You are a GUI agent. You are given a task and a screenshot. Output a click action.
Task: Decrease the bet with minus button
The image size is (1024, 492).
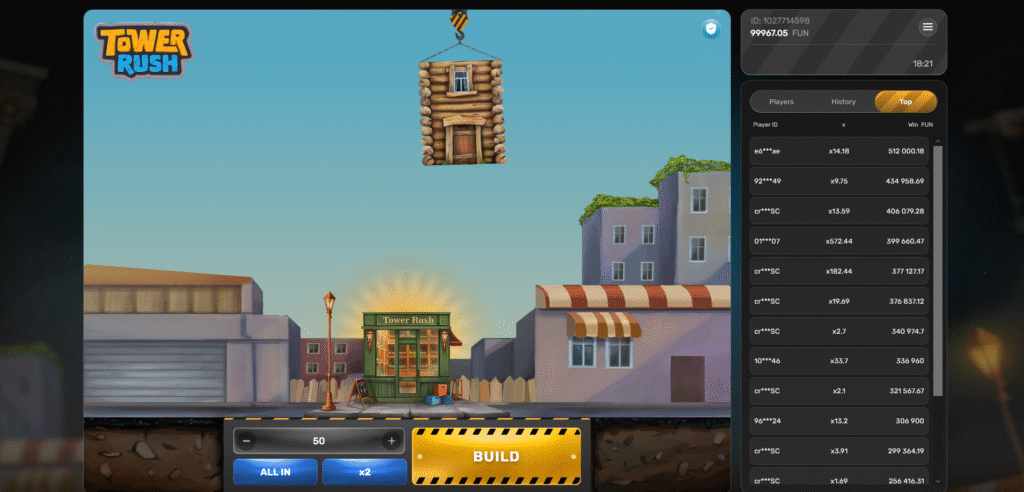click(247, 441)
